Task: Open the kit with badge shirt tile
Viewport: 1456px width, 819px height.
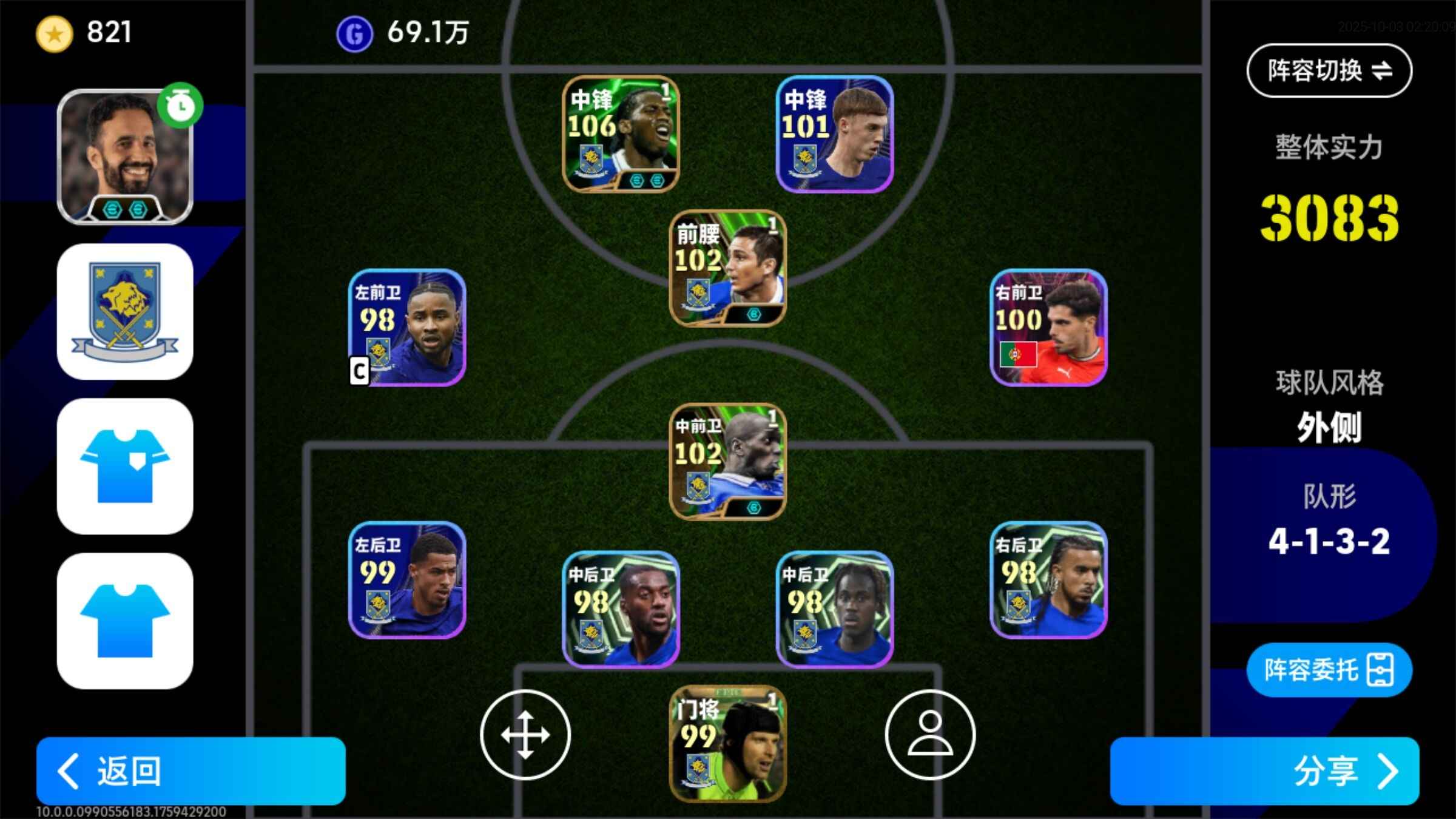Action: click(x=125, y=466)
